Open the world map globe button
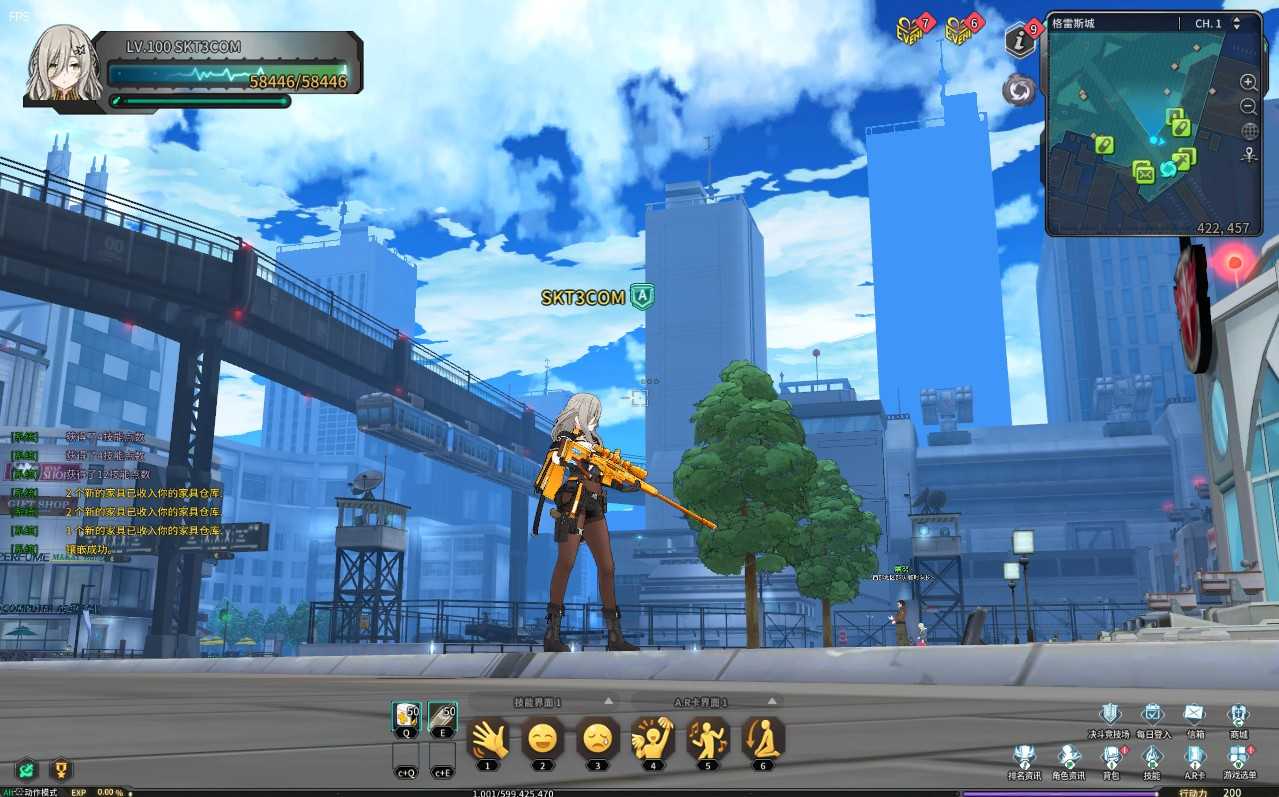 (x=1249, y=131)
